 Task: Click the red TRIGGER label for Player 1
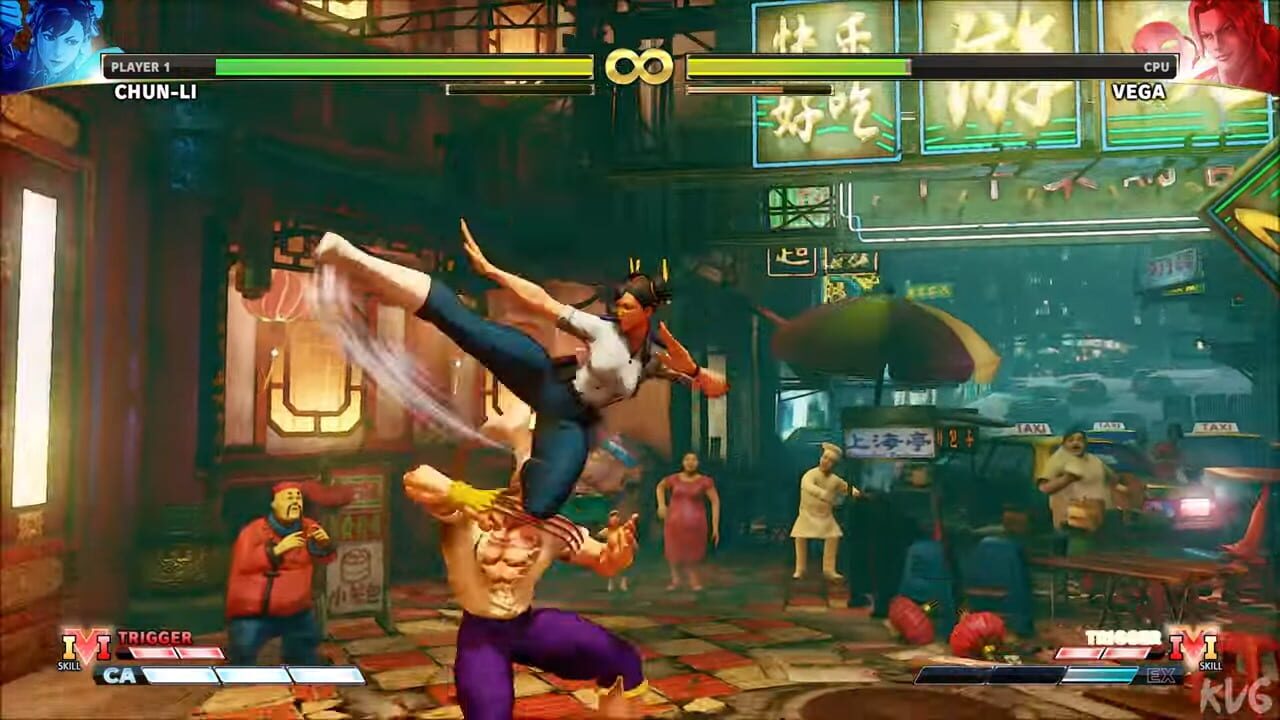click(155, 638)
